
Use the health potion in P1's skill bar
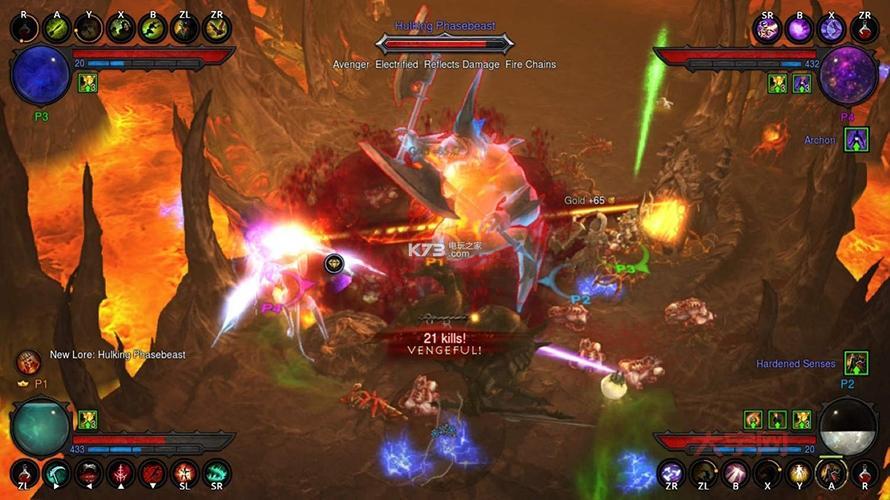[x=25, y=474]
